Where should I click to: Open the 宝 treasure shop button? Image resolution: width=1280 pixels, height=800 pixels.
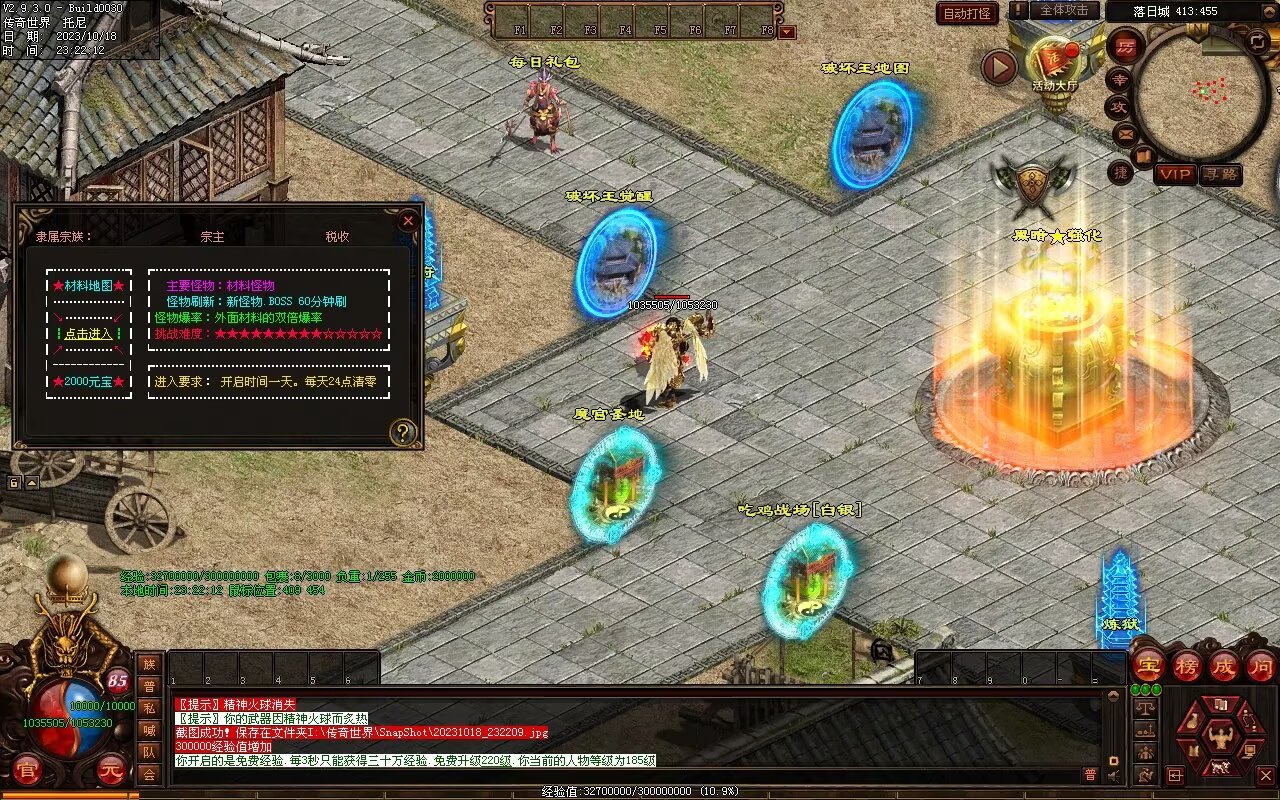pos(1149,665)
